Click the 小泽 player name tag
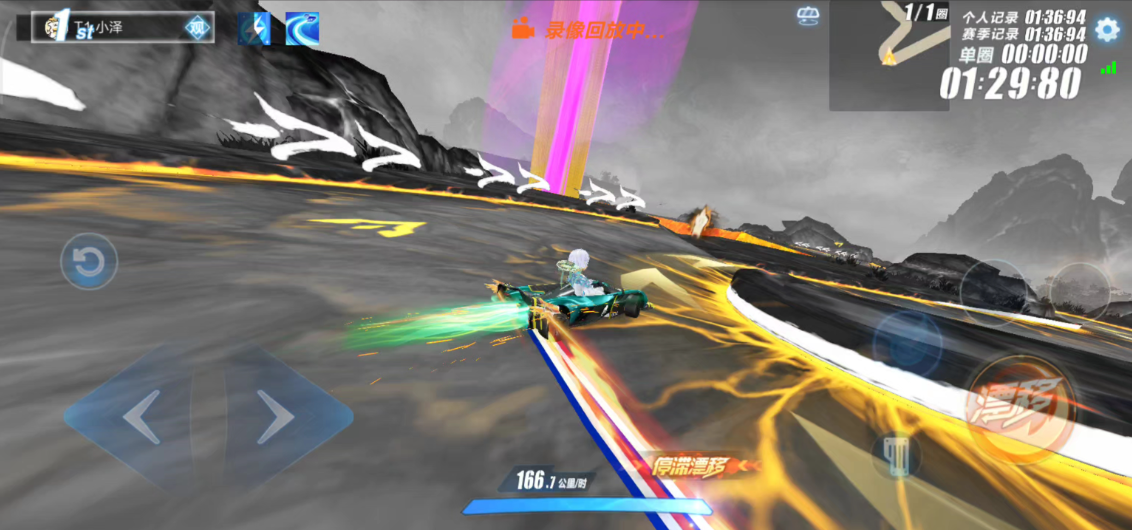Viewport: 1132px width, 530px height. tap(112, 28)
